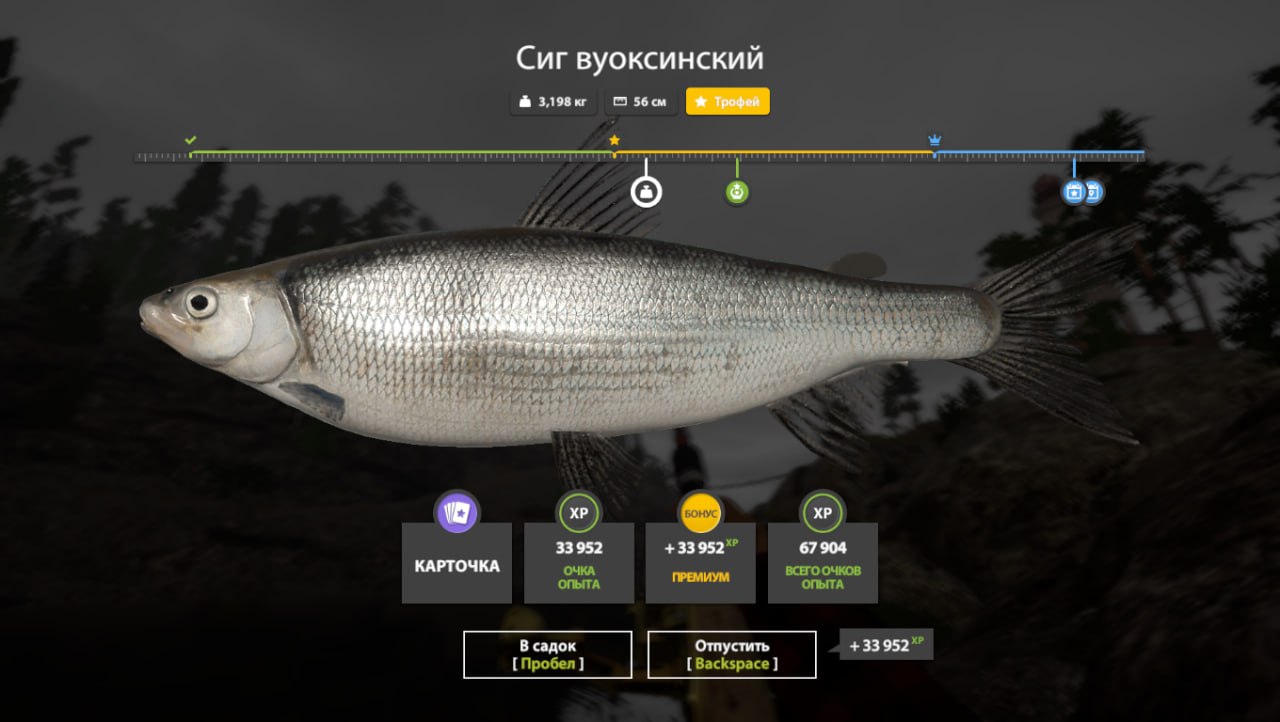The image size is (1280, 722).
Task: Click the white circular marker below the slider
Action: [648, 190]
